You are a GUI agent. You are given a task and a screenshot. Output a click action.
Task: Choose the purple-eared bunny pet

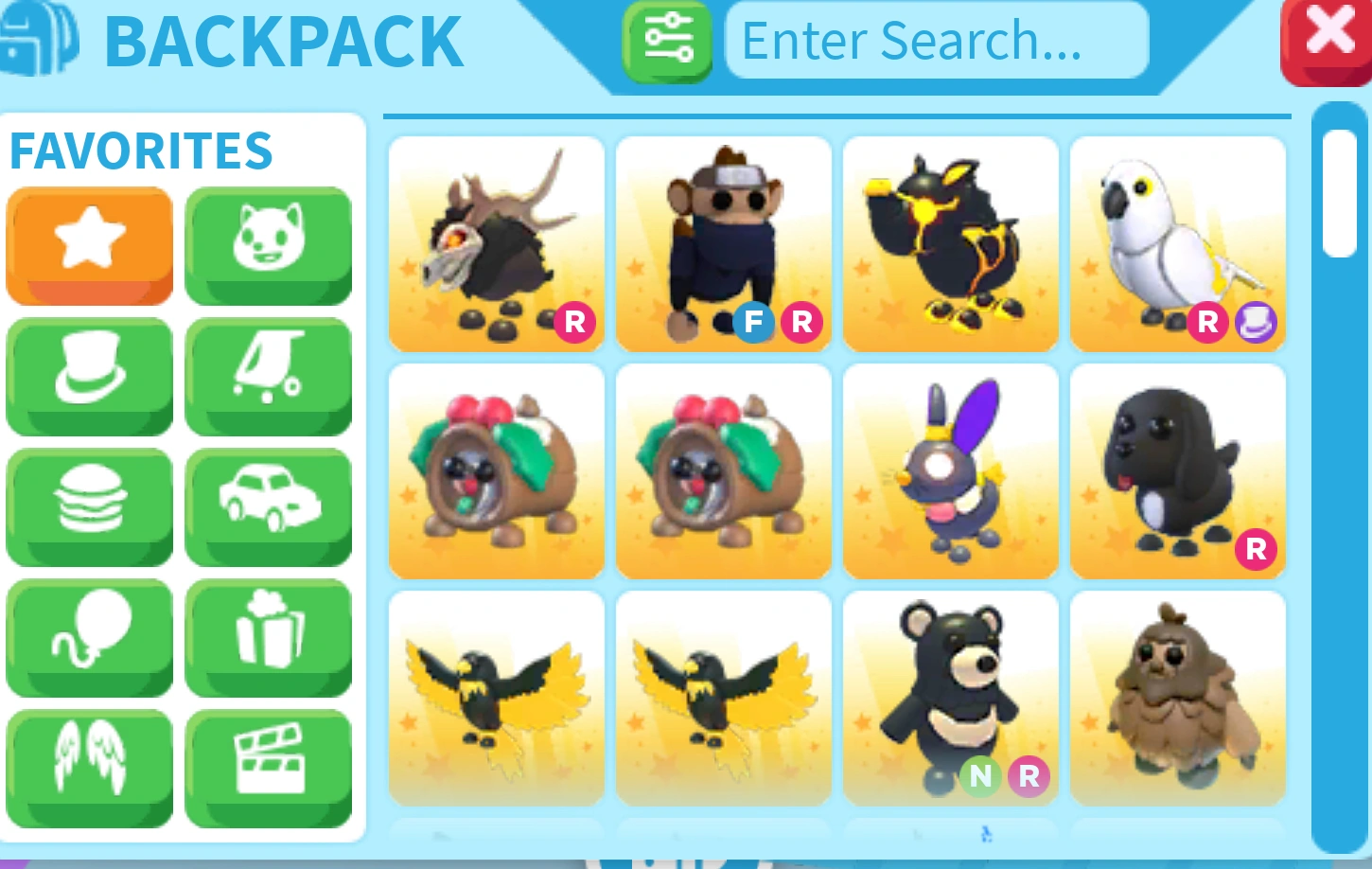pyautogui.click(x=950, y=470)
